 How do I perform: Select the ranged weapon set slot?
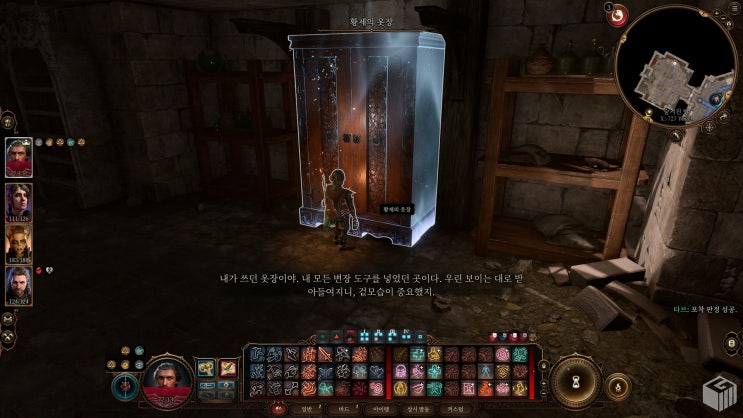[x=228, y=368]
